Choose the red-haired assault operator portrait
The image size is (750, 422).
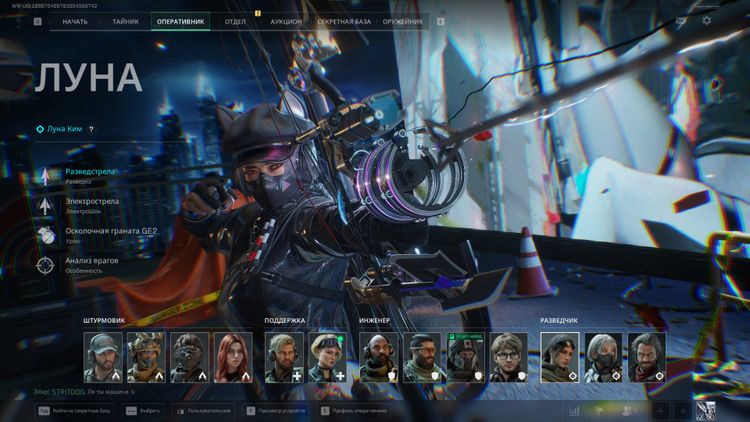pos(233,357)
